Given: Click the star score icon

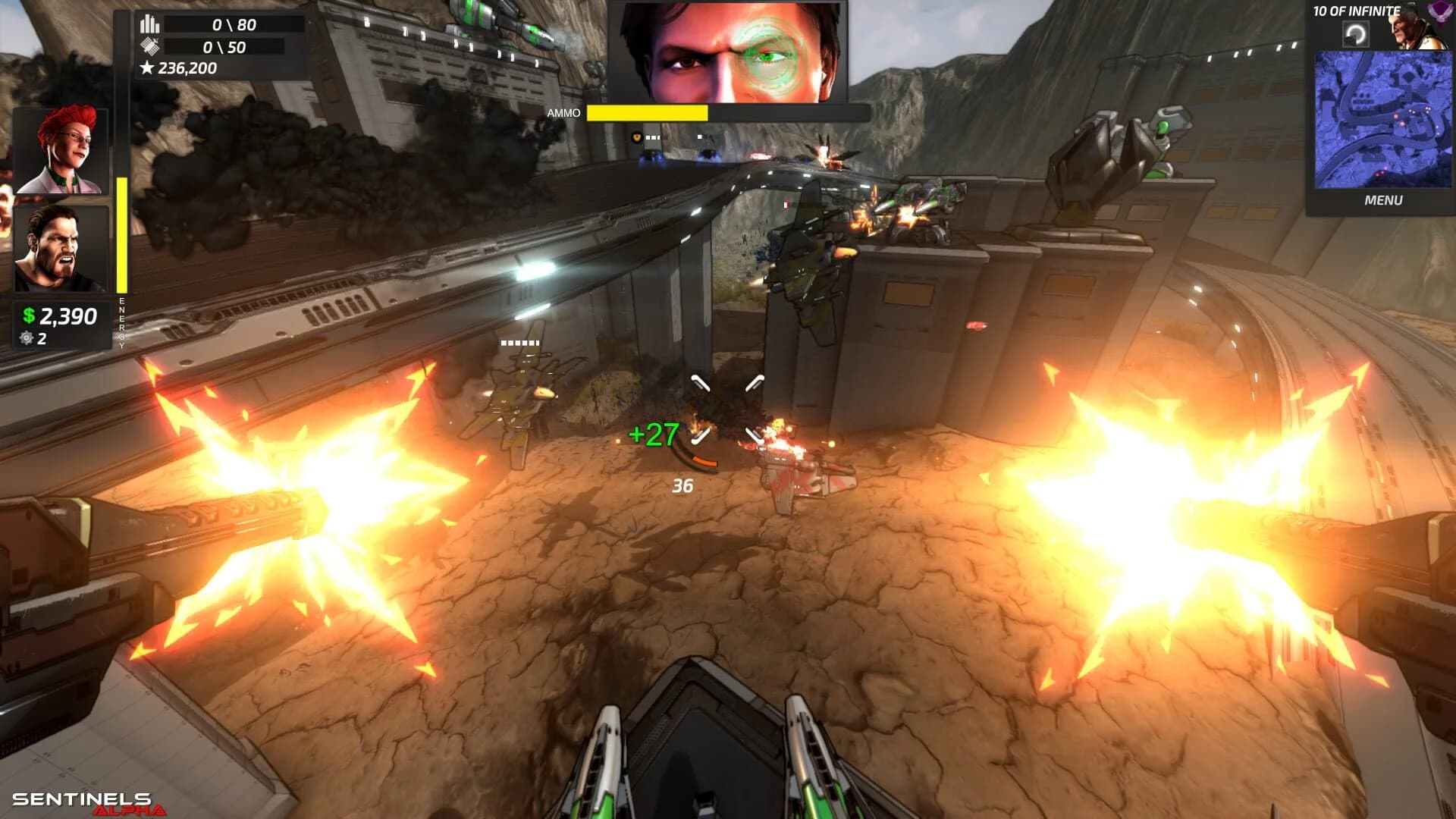Looking at the screenshot, I should (x=146, y=69).
